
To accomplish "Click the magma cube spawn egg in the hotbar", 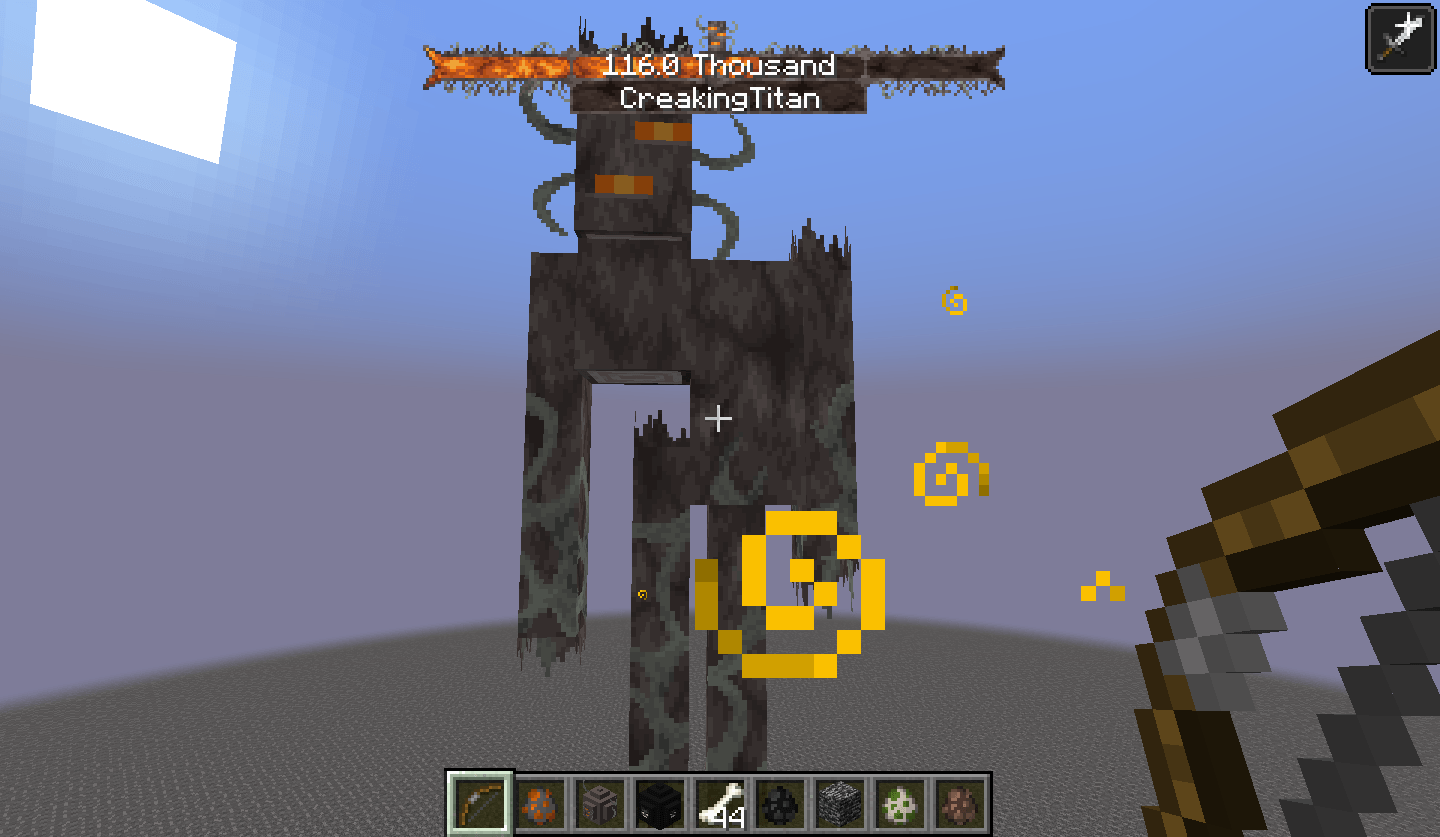I will click(539, 810).
